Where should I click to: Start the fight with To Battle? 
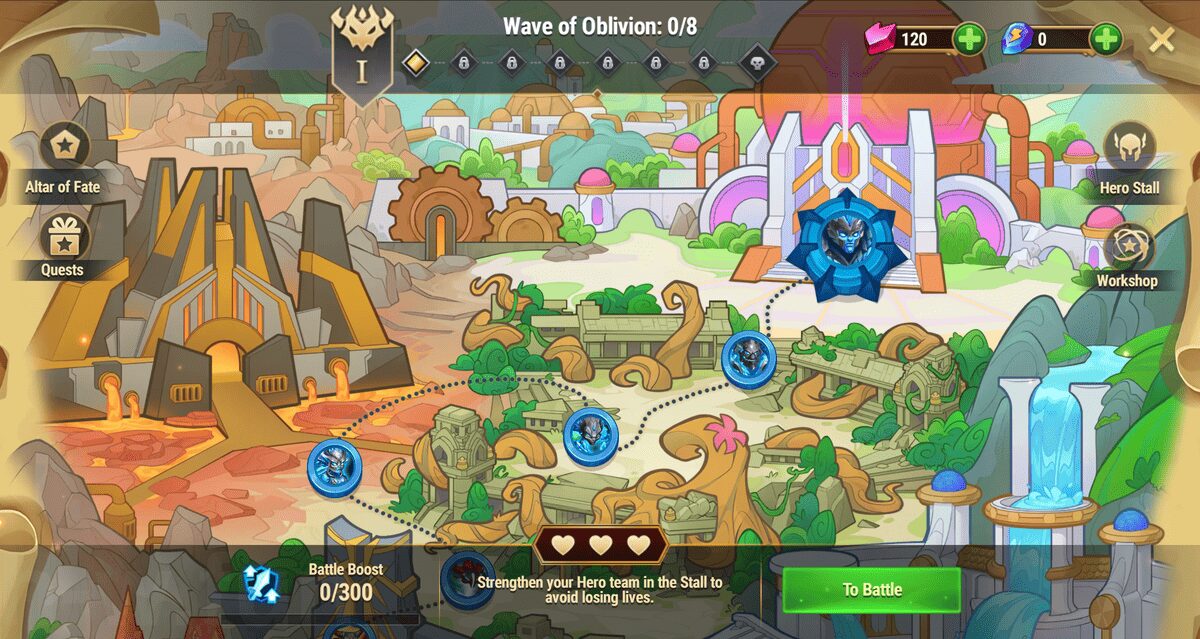(x=871, y=590)
